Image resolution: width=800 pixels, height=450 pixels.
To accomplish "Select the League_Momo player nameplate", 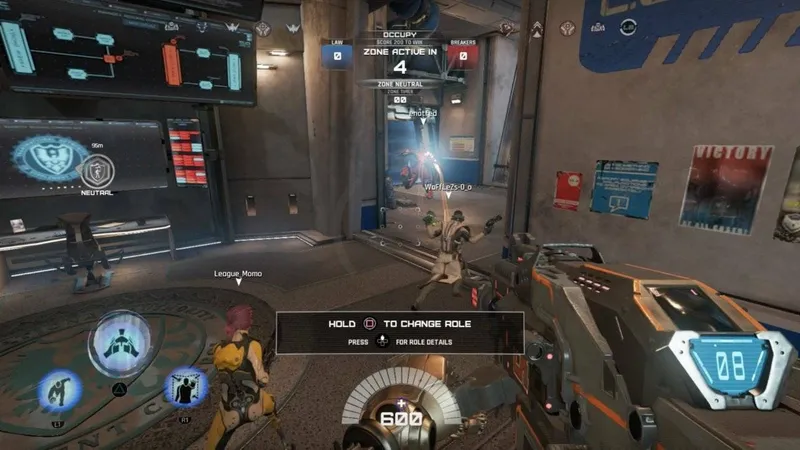I will click(237, 273).
